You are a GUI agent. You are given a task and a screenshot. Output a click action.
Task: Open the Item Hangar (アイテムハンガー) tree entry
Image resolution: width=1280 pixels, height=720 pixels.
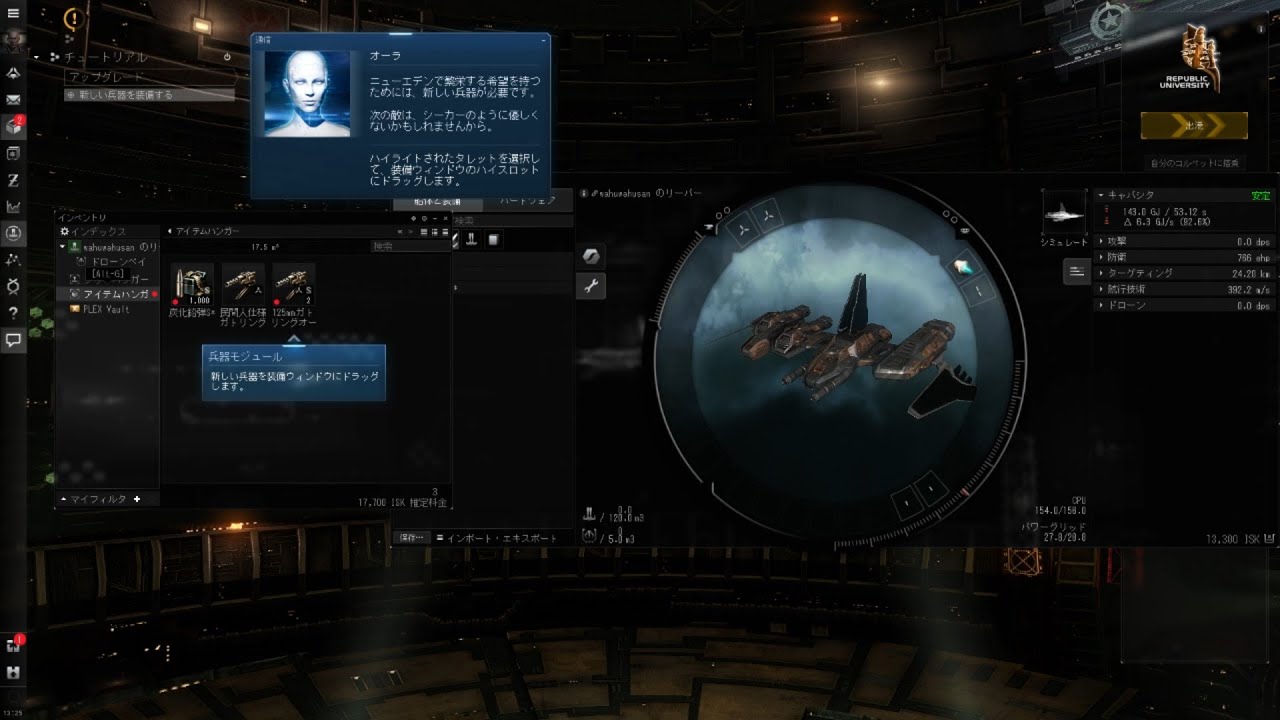click(115, 294)
